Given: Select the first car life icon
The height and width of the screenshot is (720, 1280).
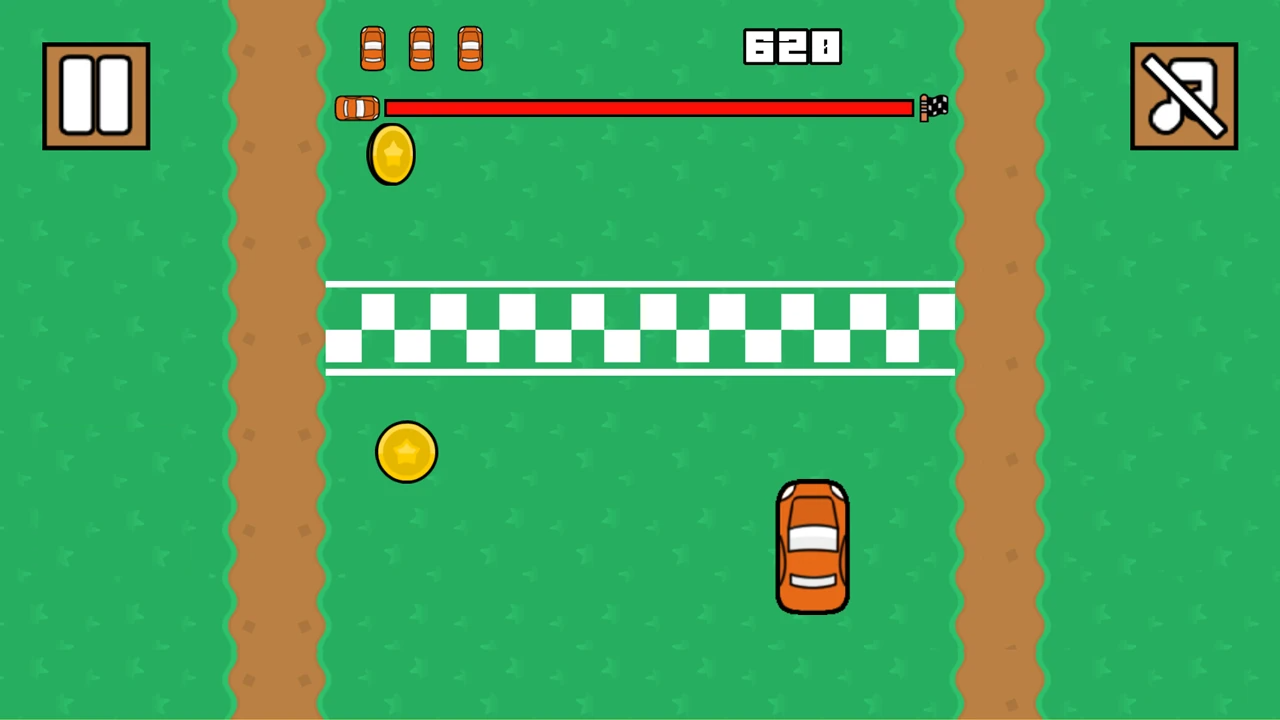Looking at the screenshot, I should coord(372,47).
